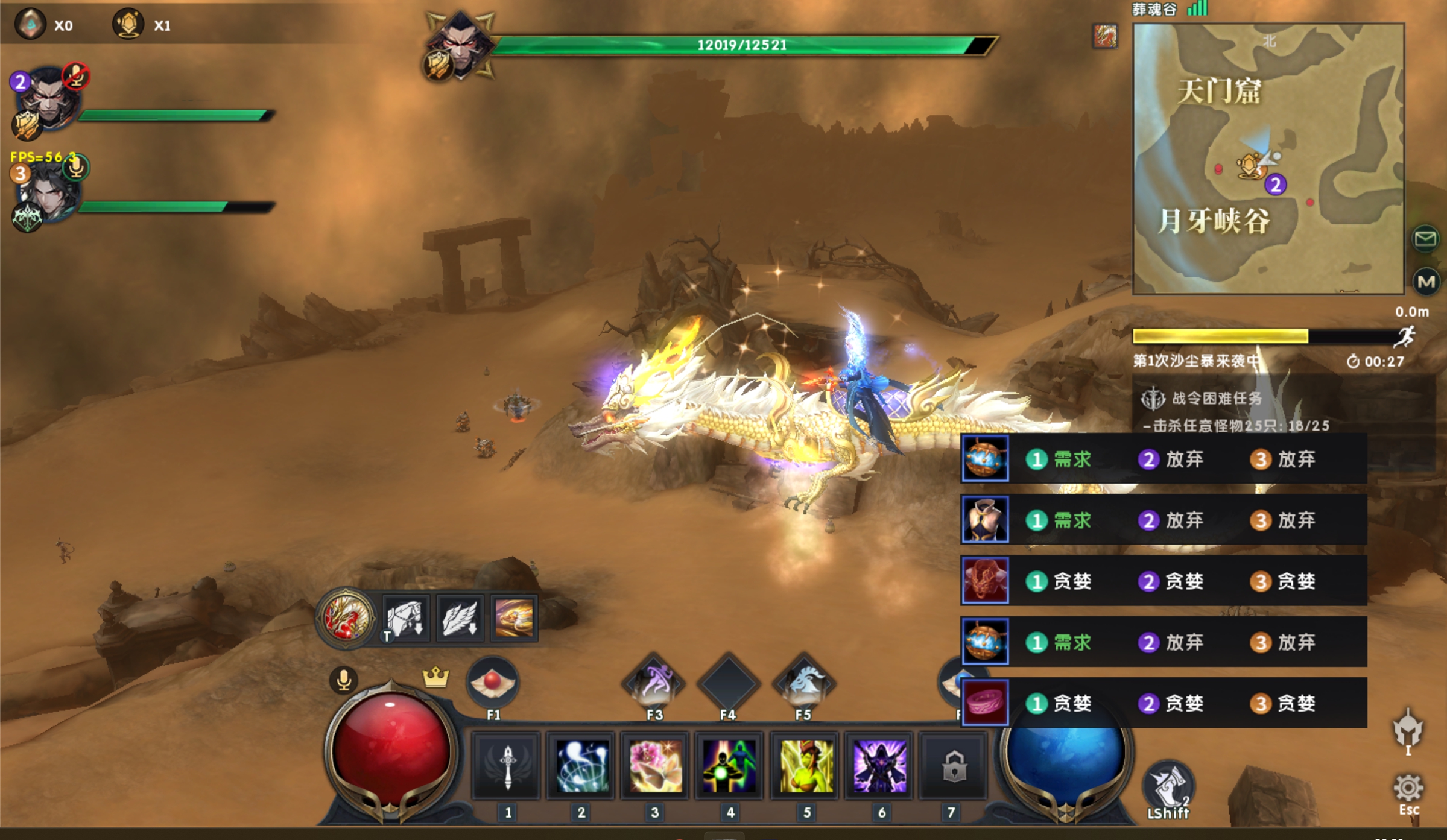
Task: Activate the purple running figure F3 ability
Action: pyautogui.click(x=654, y=683)
